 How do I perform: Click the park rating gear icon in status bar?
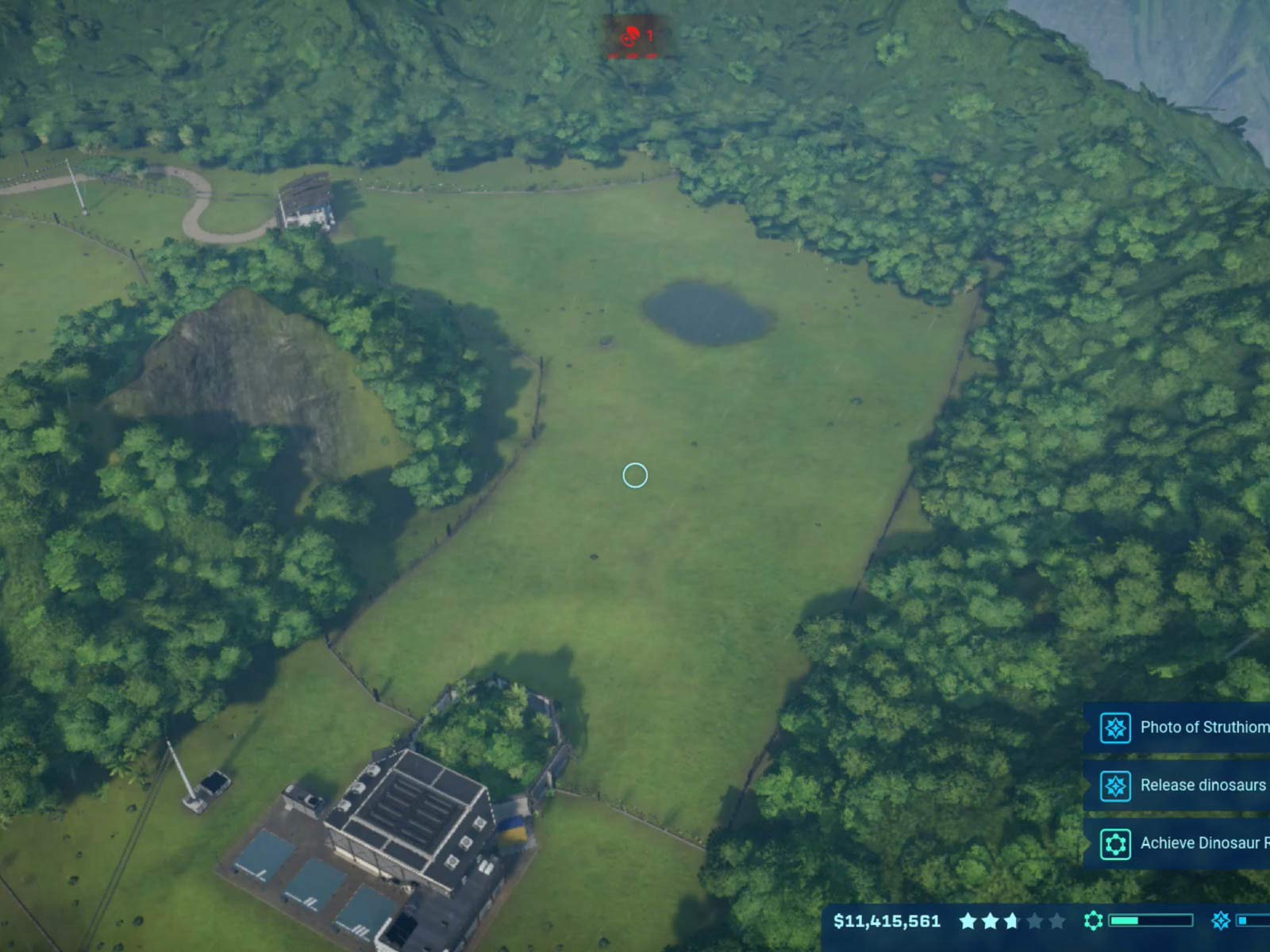coord(1092,921)
